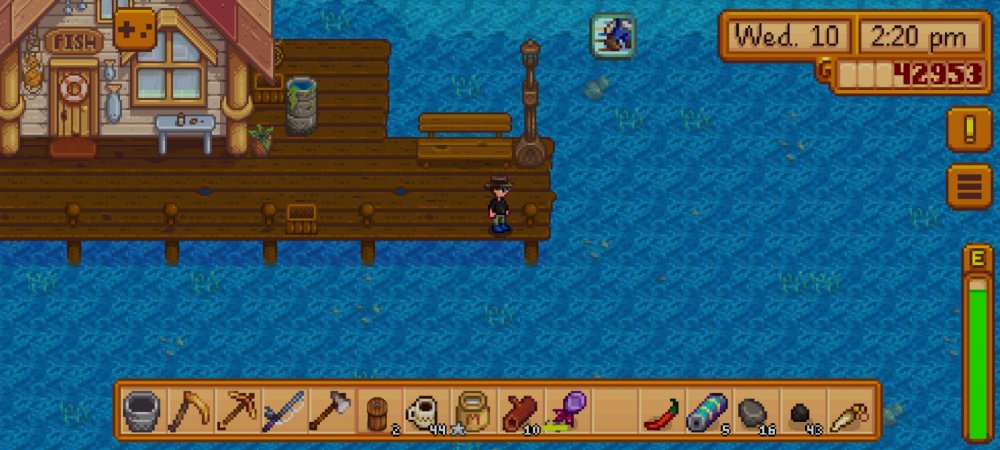Select the yellow jar with the star
Viewport: 1000px width, 450px height.
471,410
